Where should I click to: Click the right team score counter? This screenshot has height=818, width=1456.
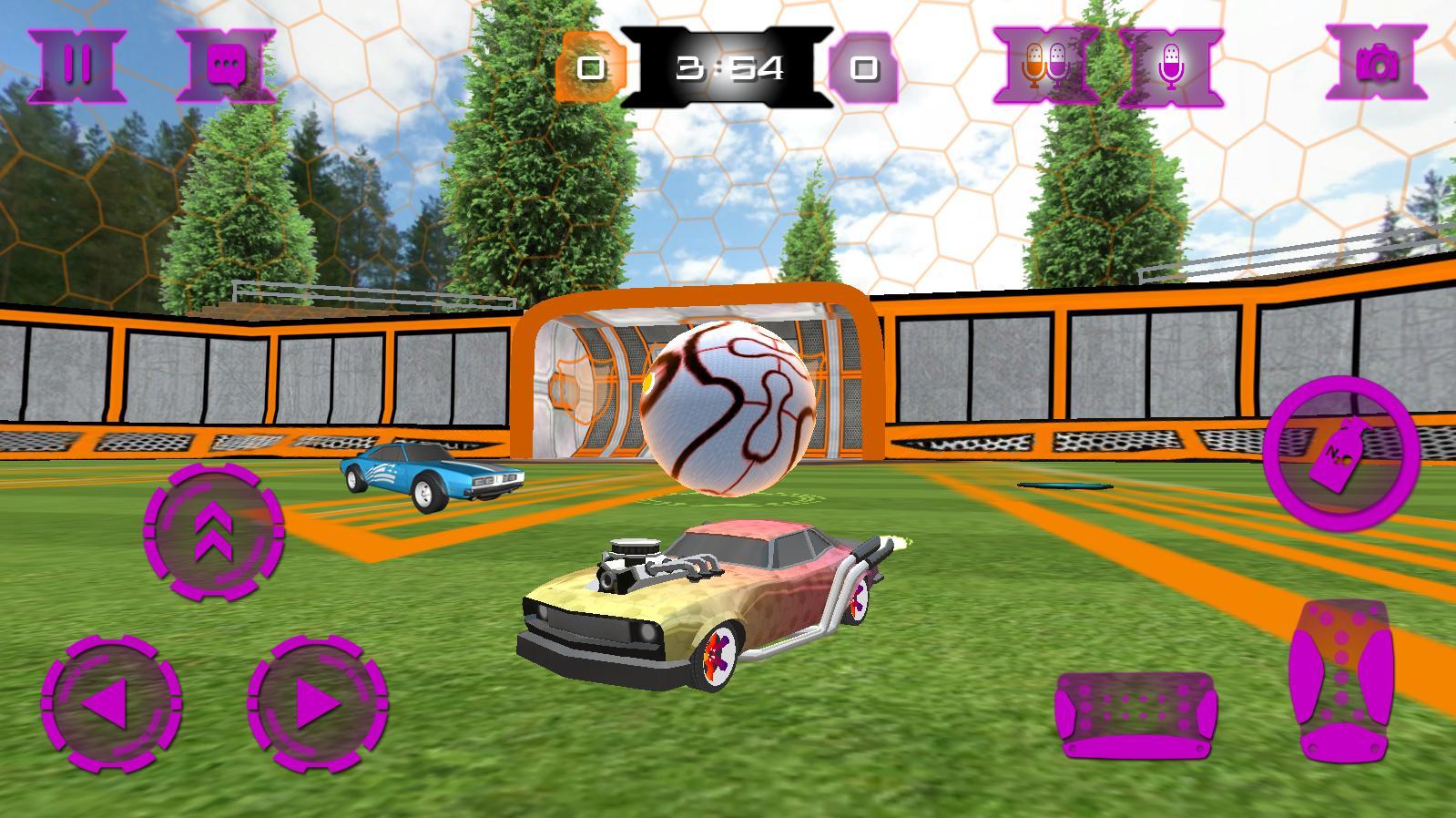pyautogui.click(x=862, y=66)
